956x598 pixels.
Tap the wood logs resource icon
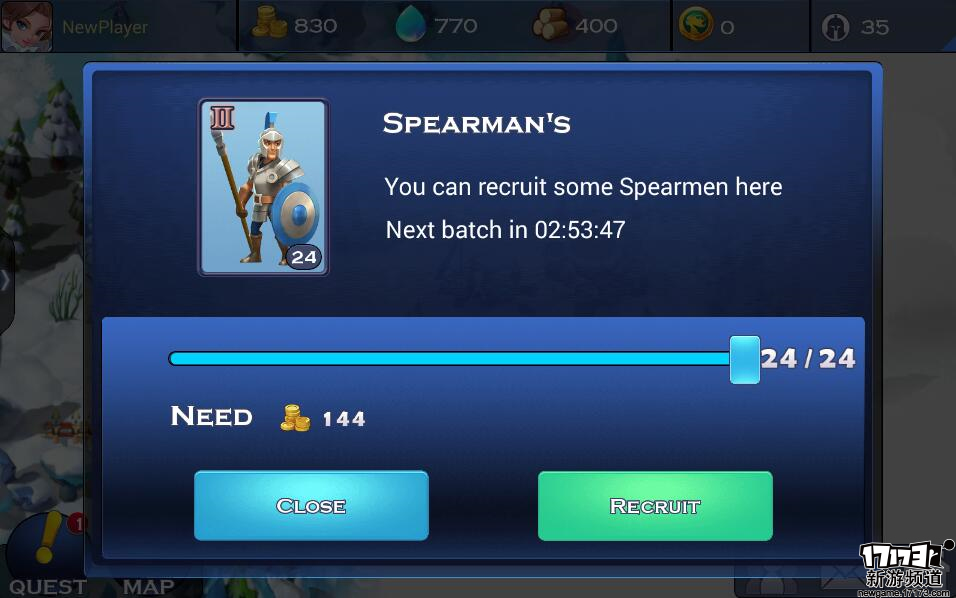(551, 25)
